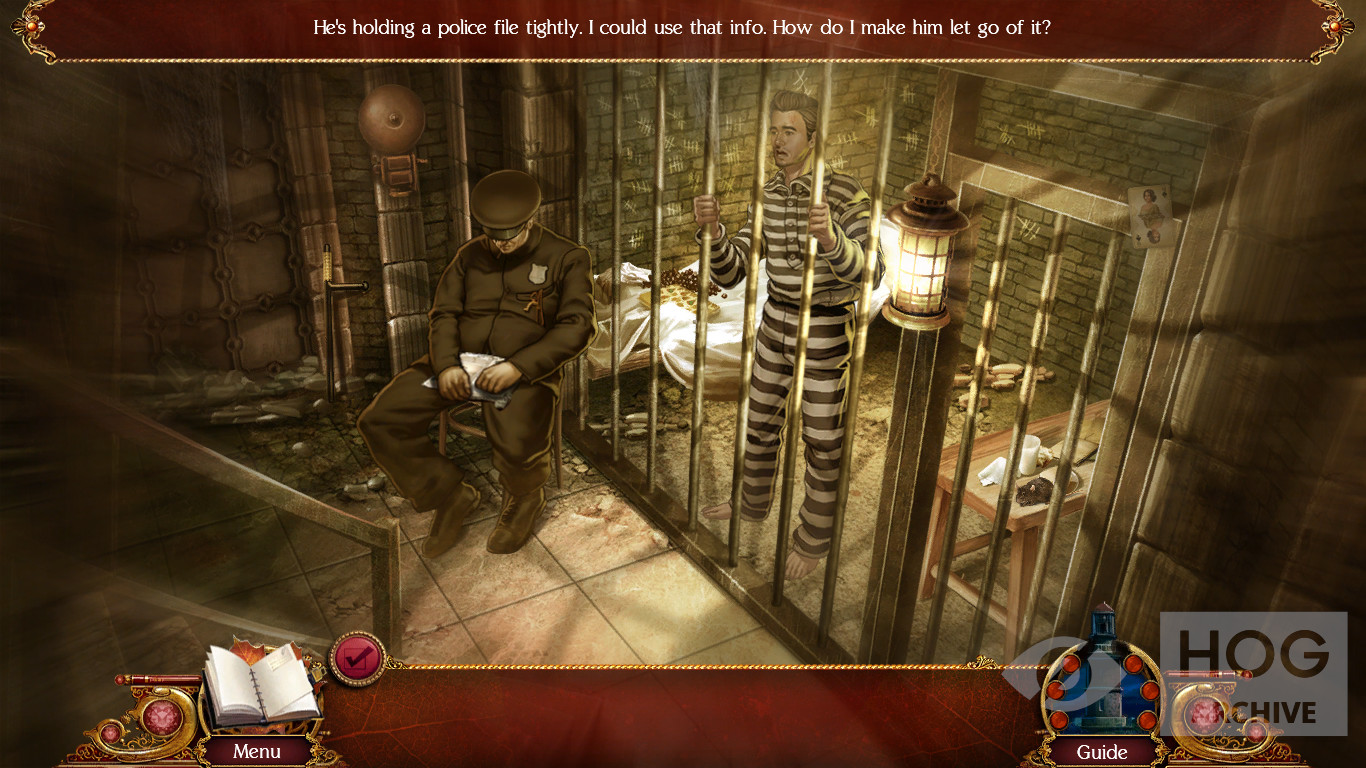This screenshot has width=1366, height=768.
Task: Click the red checkmark tasks button
Action: click(357, 658)
